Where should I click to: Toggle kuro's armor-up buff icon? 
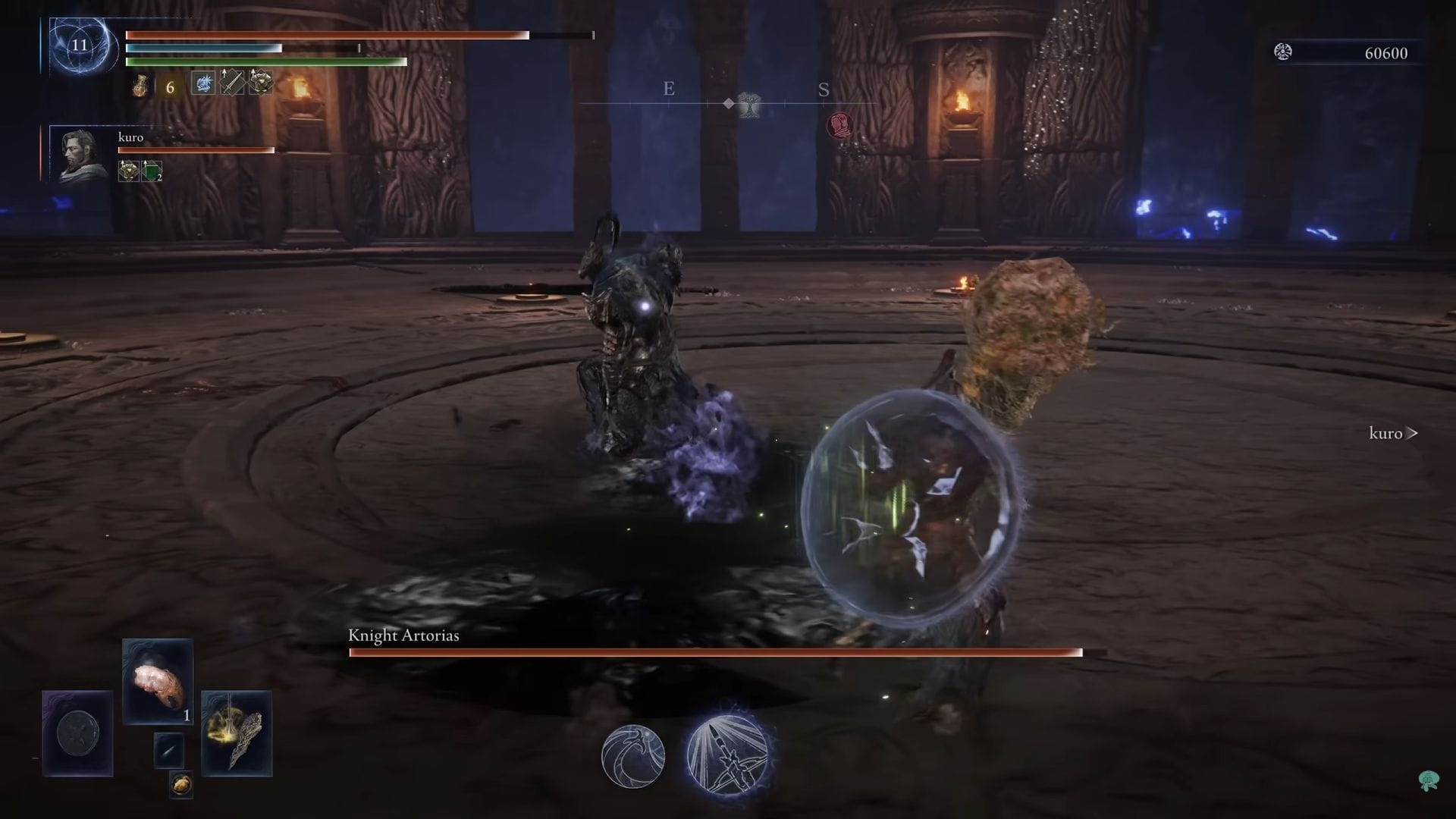click(x=127, y=171)
